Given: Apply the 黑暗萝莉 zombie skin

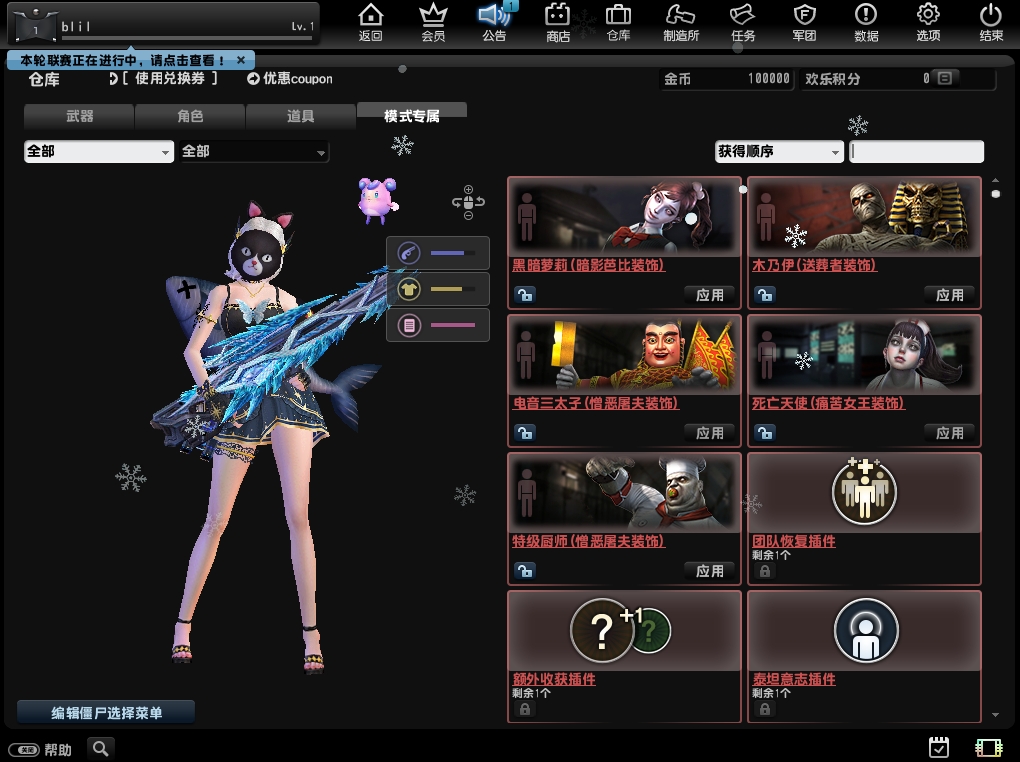Looking at the screenshot, I should pos(710,295).
